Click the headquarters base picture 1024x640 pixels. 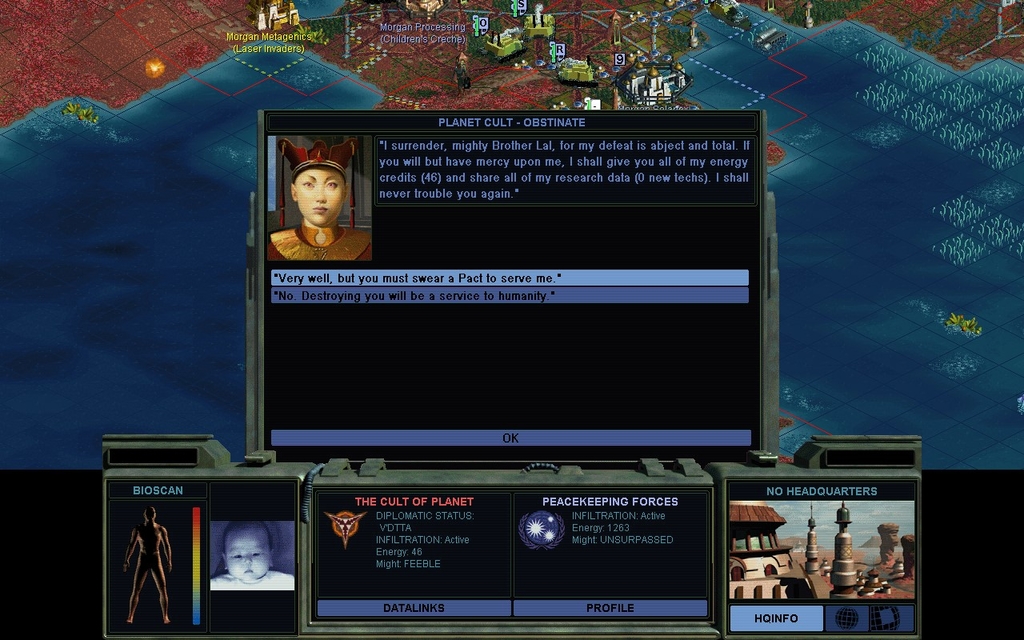[x=821, y=550]
